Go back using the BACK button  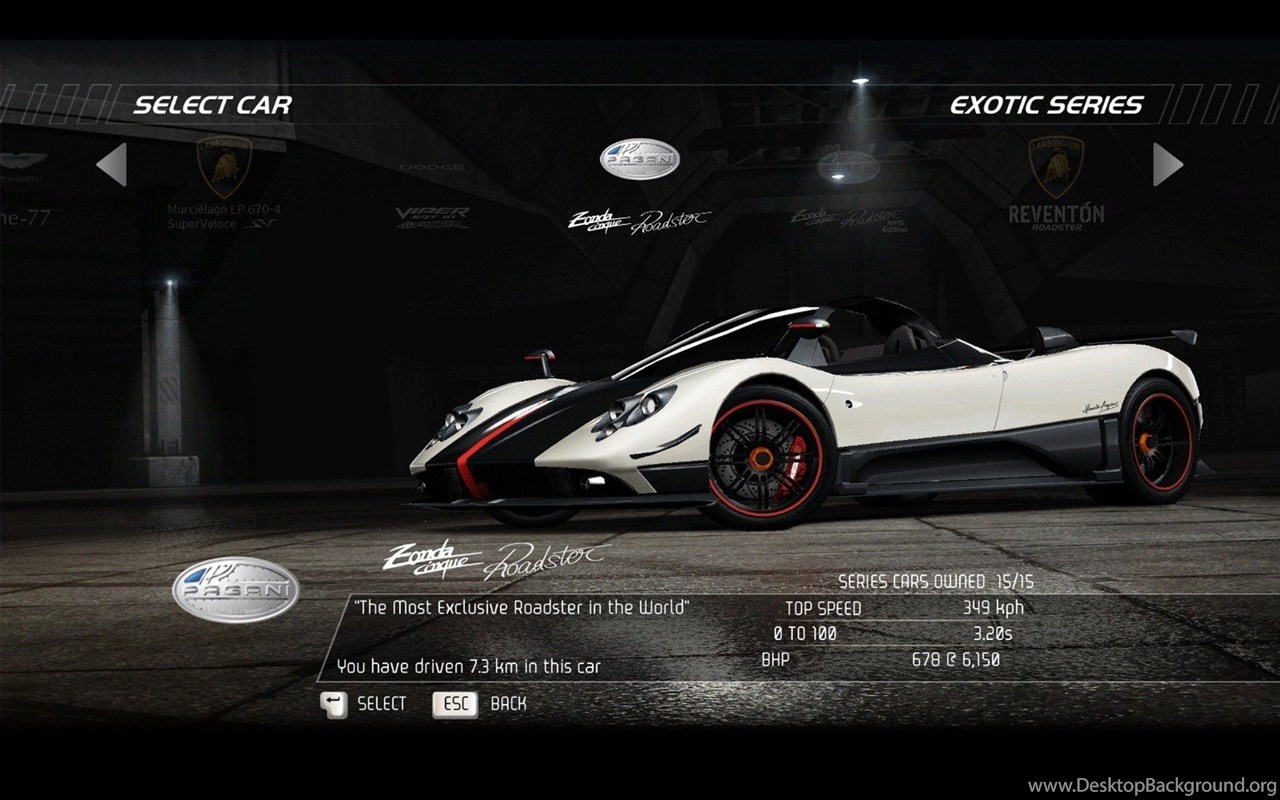[x=479, y=704]
